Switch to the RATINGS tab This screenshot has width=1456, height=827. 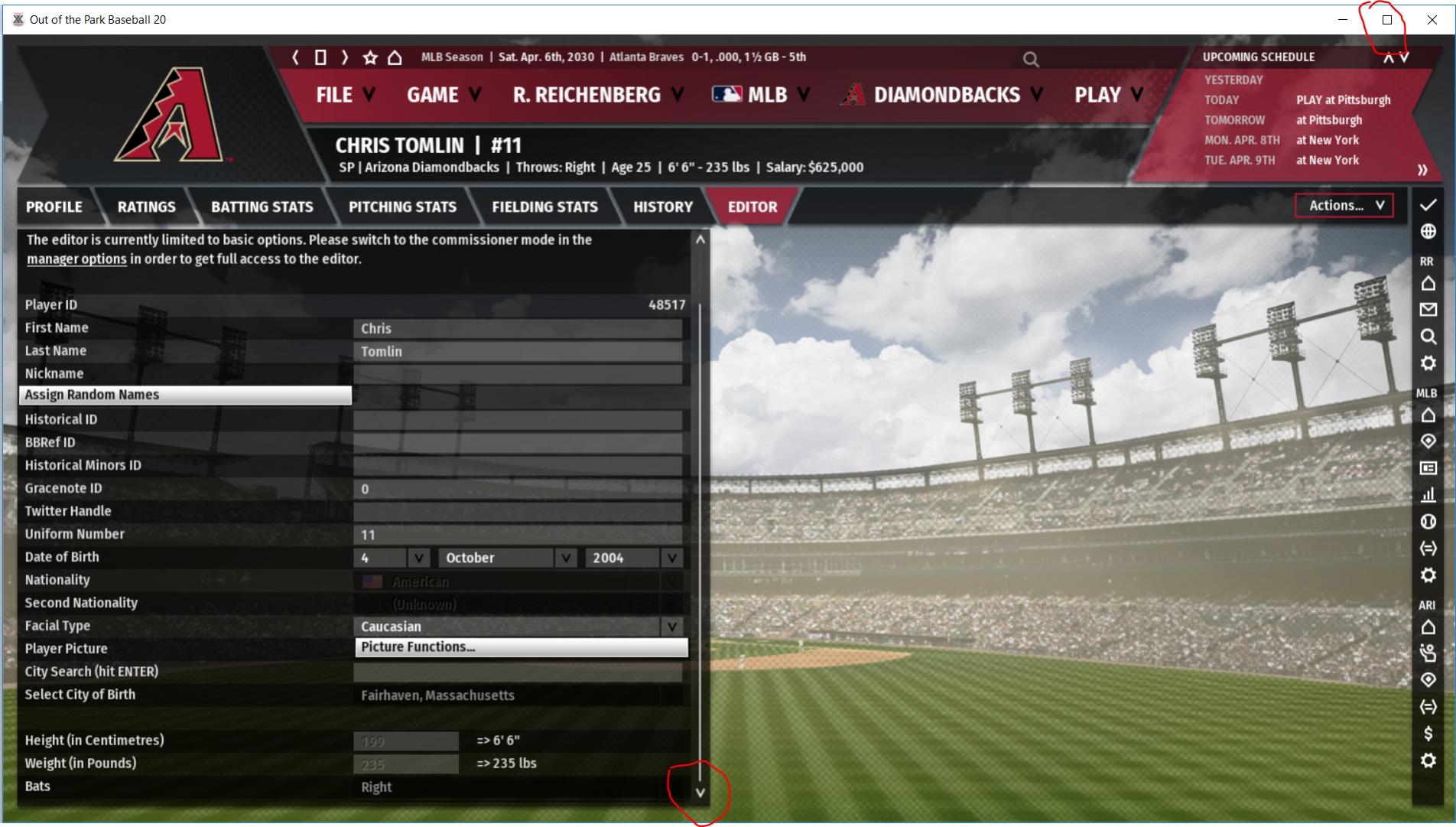[x=146, y=207]
